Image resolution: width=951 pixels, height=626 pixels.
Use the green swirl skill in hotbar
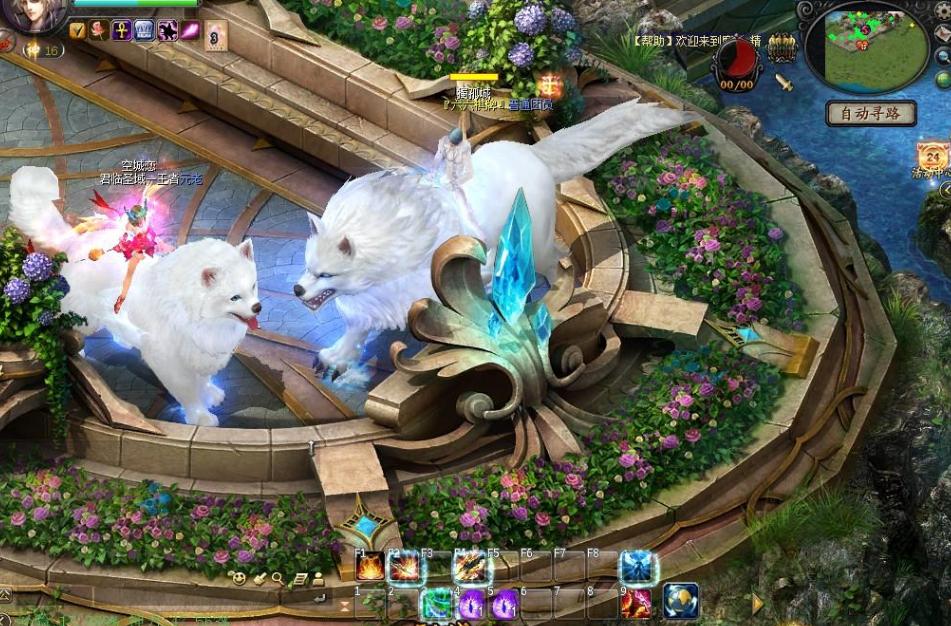click(x=437, y=603)
